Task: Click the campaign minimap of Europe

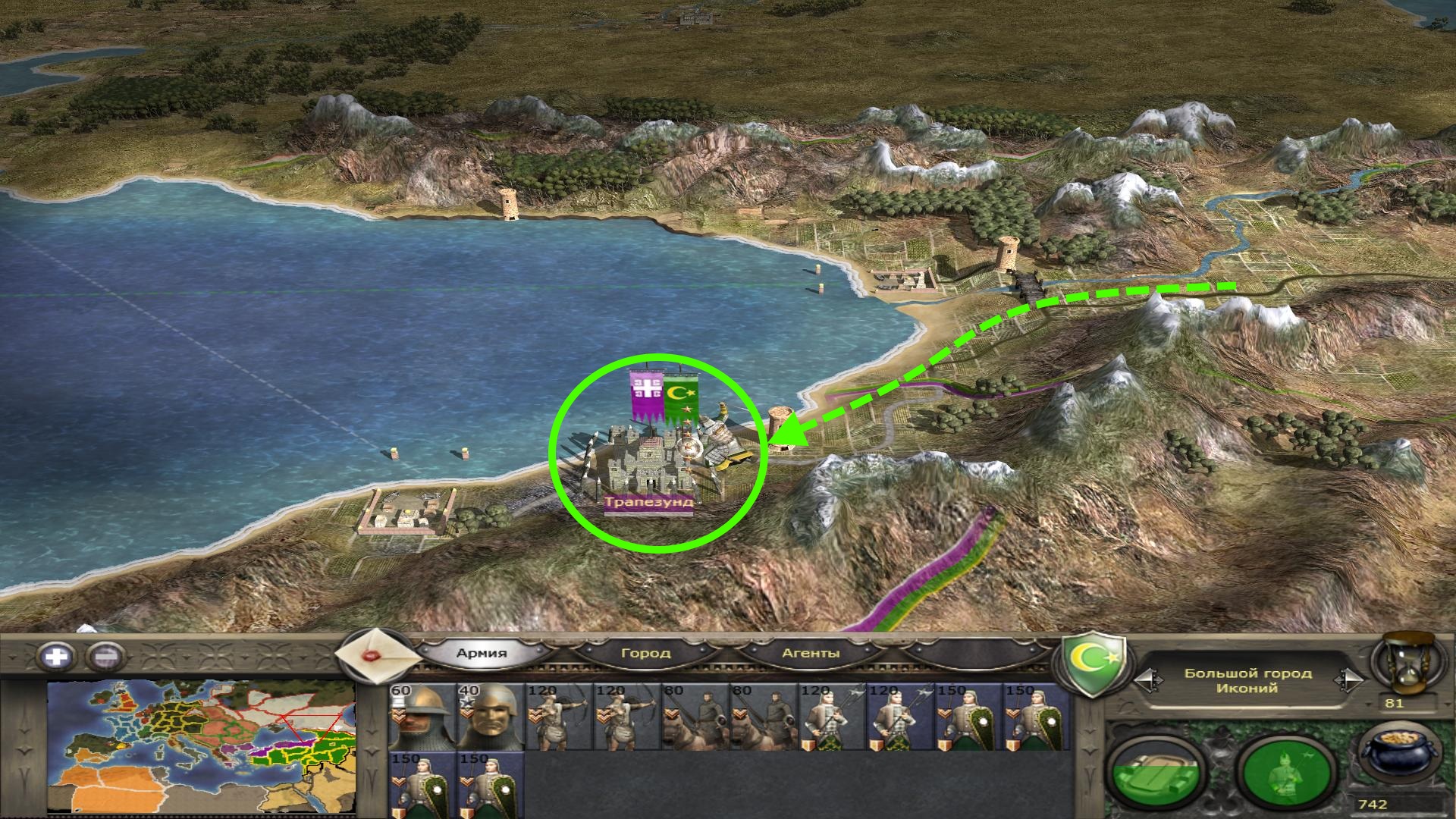Action: pyautogui.click(x=201, y=747)
